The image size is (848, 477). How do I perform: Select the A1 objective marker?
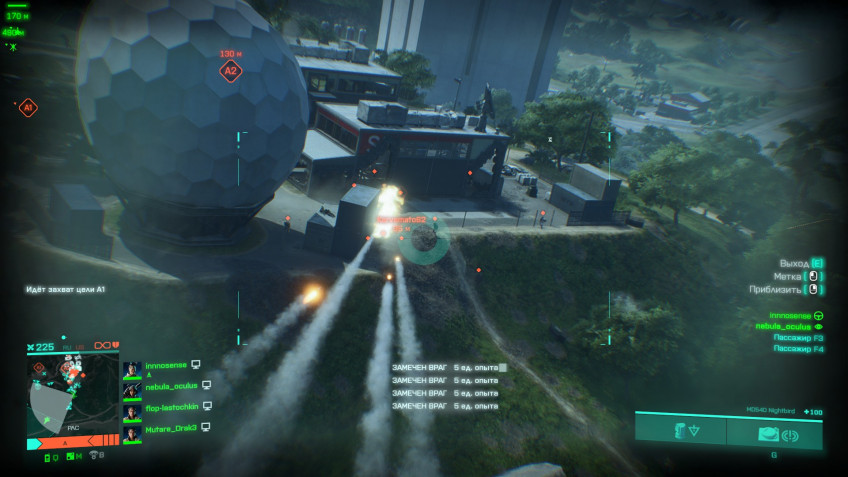[28, 107]
